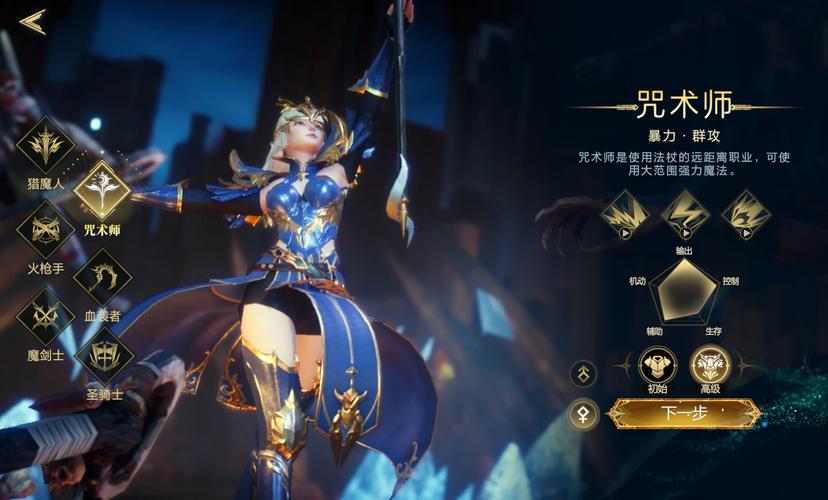Proceed with the 下一步 button

coord(684,413)
